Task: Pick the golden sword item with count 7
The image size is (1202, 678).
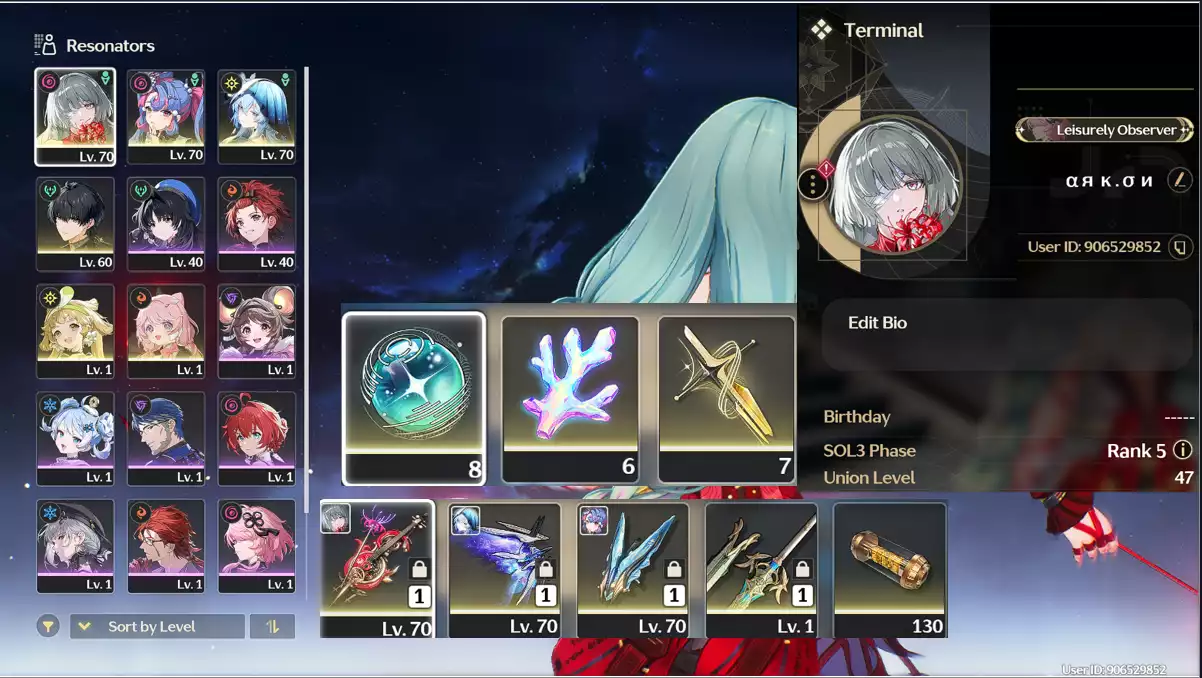Action: click(x=727, y=397)
